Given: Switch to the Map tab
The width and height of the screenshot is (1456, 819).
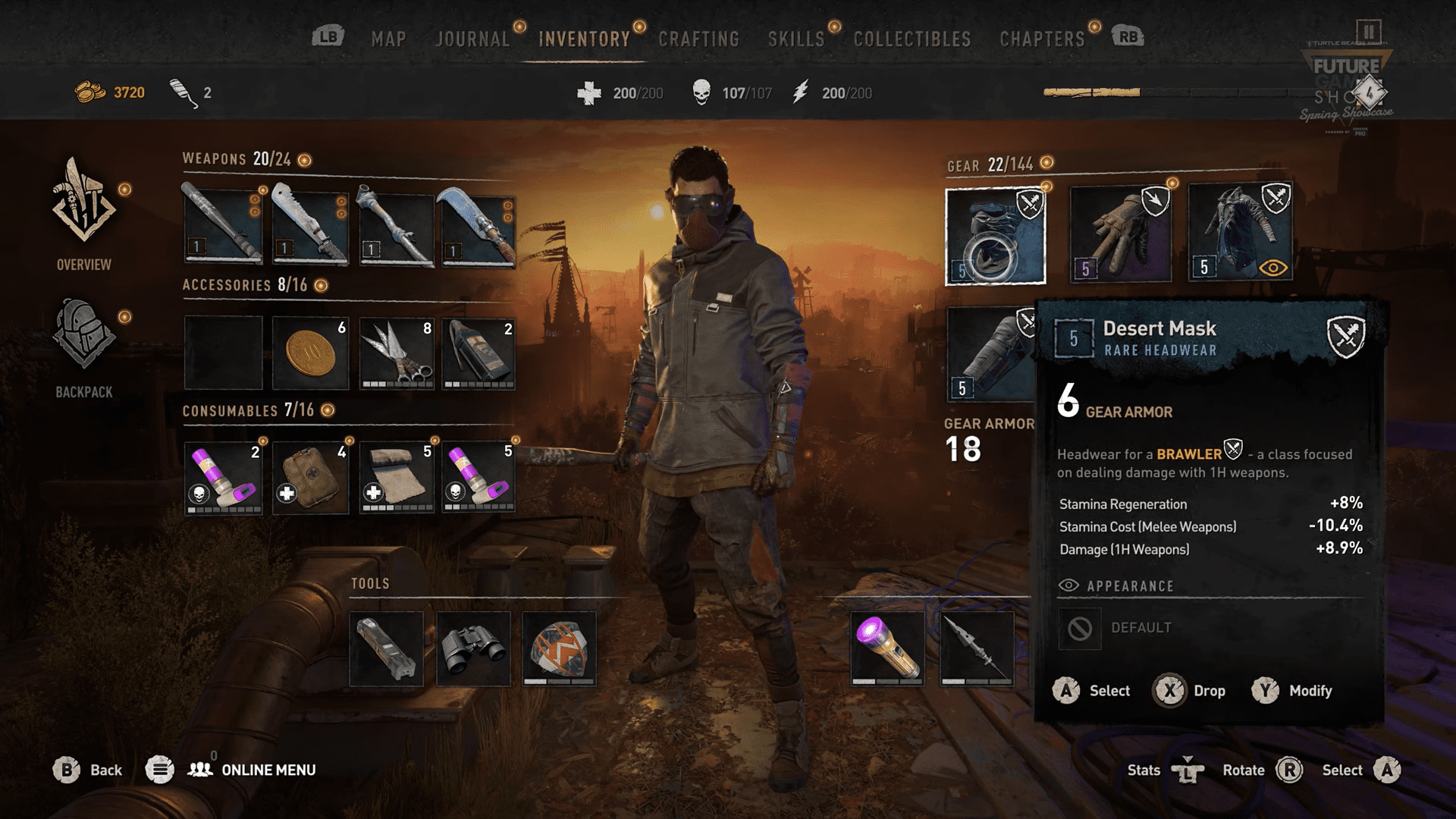Looking at the screenshot, I should 388,39.
